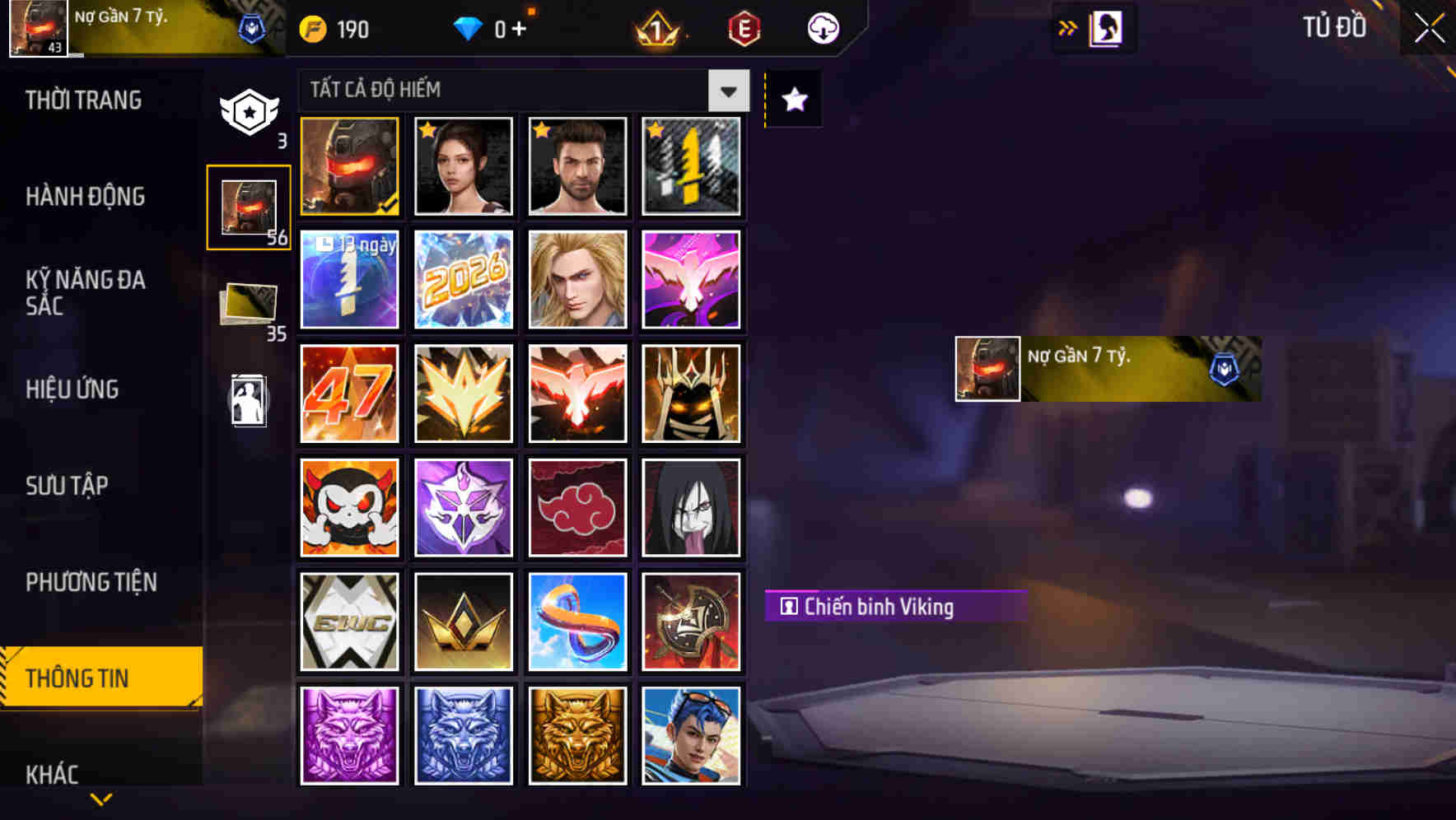
Task: Click the badge category icon showing 3
Action: pyautogui.click(x=247, y=109)
